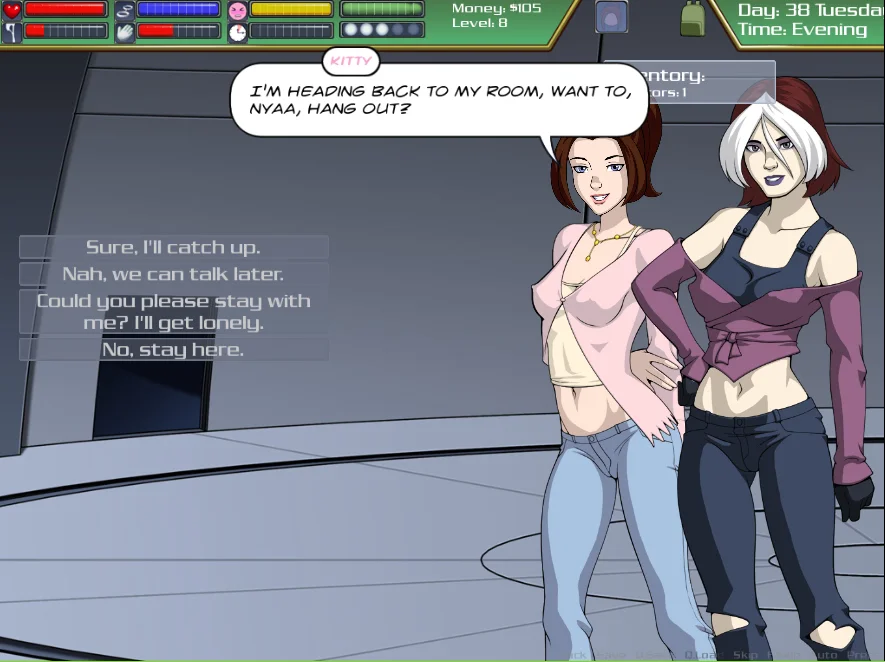Screen dimensions: 885x662
Task: Click Q.Load in the quick menu
Action: click(x=705, y=655)
